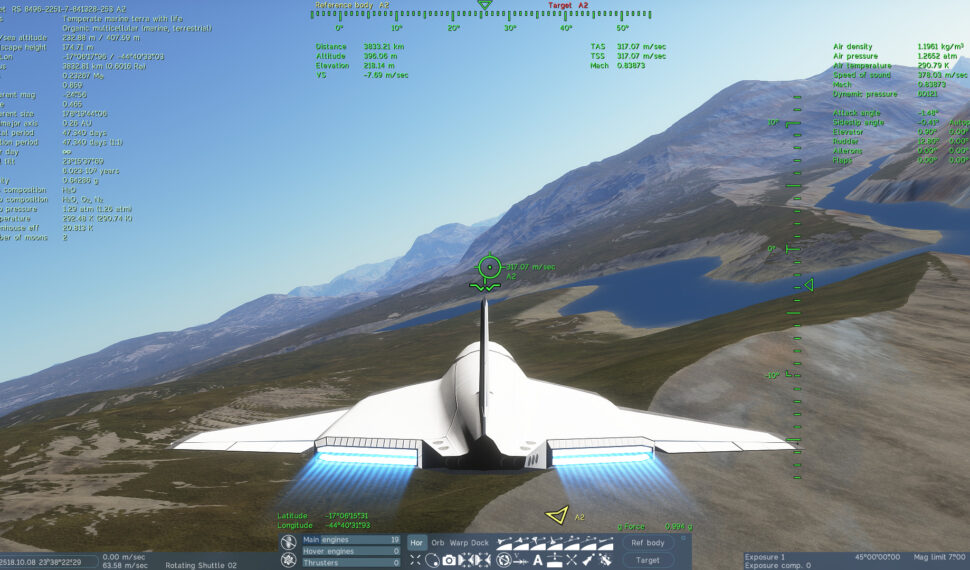Click the date and time field

tap(48, 561)
